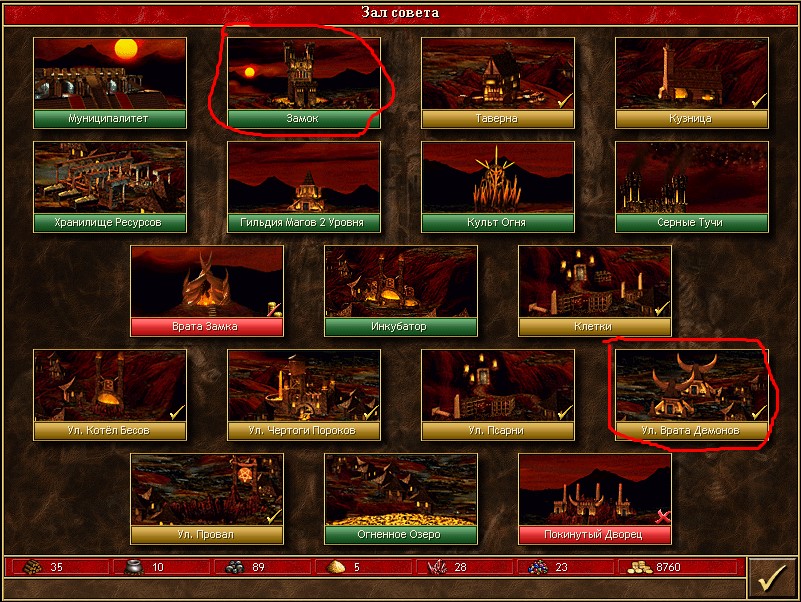801x602 pixels.
Task: Open the Таверна building tile
Action: pyautogui.click(x=498, y=82)
